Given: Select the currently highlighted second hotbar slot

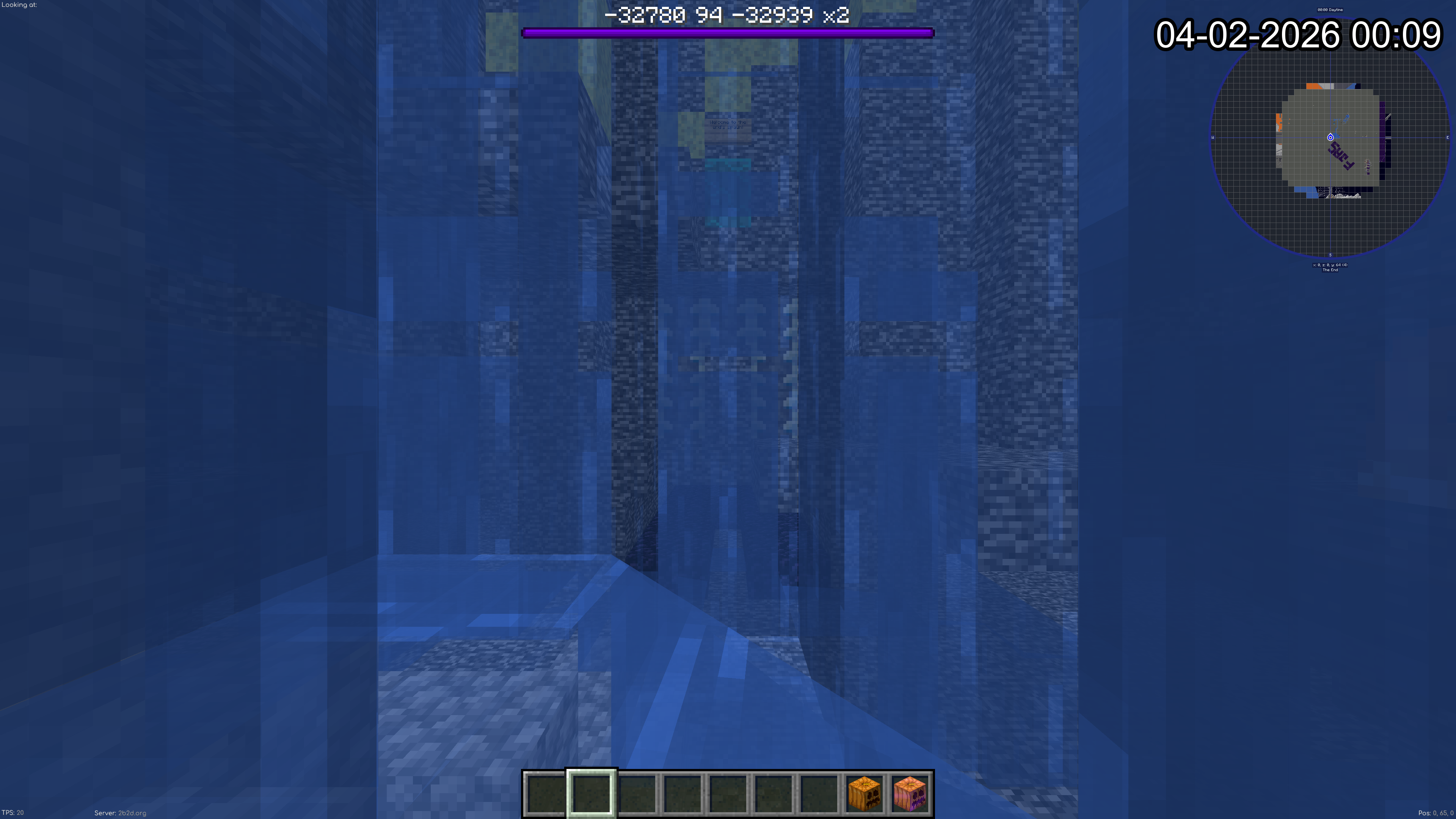Looking at the screenshot, I should [591, 794].
